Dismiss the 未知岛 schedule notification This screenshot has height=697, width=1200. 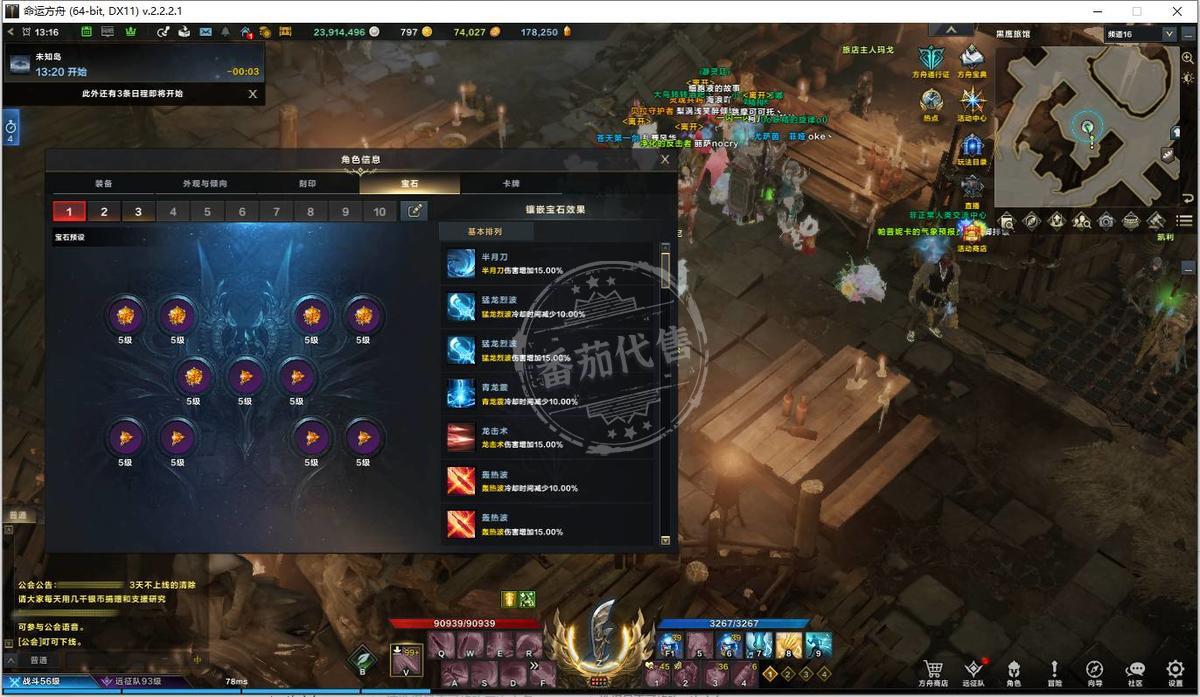(x=252, y=94)
